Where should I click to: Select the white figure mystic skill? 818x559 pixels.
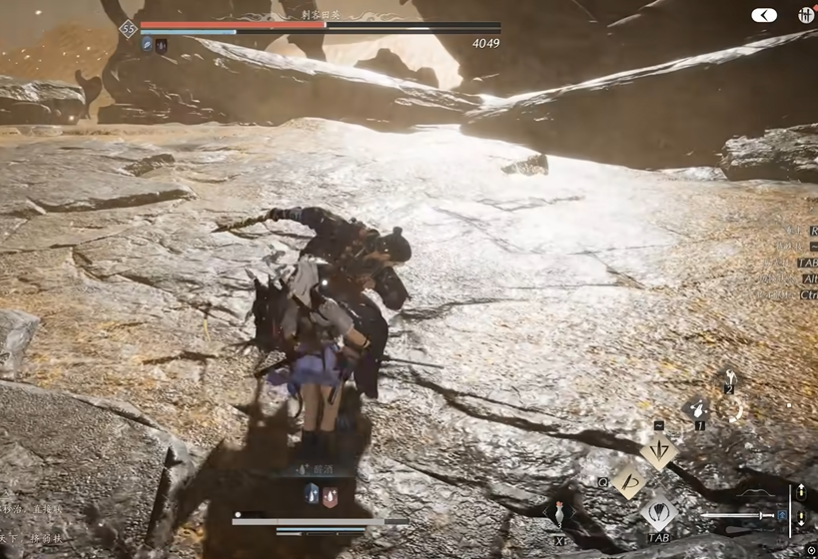[x=729, y=377]
